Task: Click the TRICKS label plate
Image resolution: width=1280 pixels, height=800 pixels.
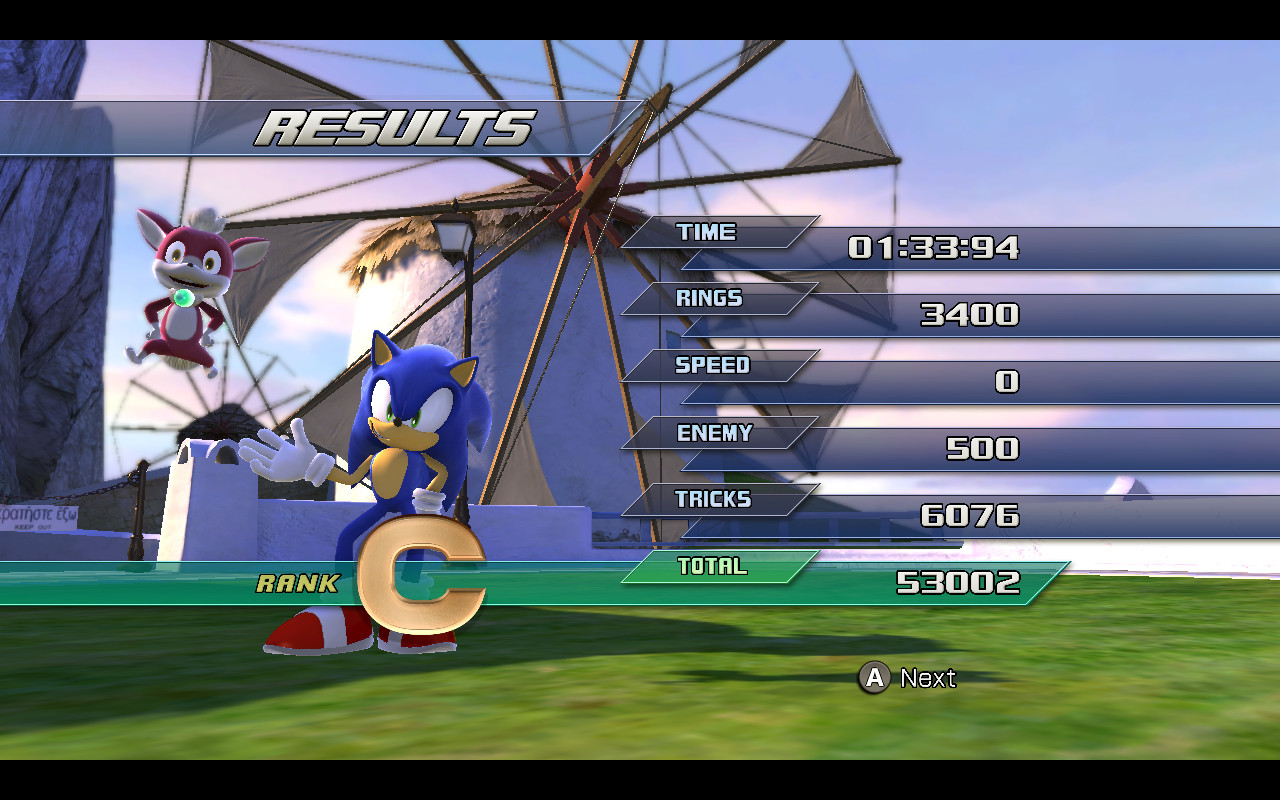Action: pyautogui.click(x=715, y=500)
